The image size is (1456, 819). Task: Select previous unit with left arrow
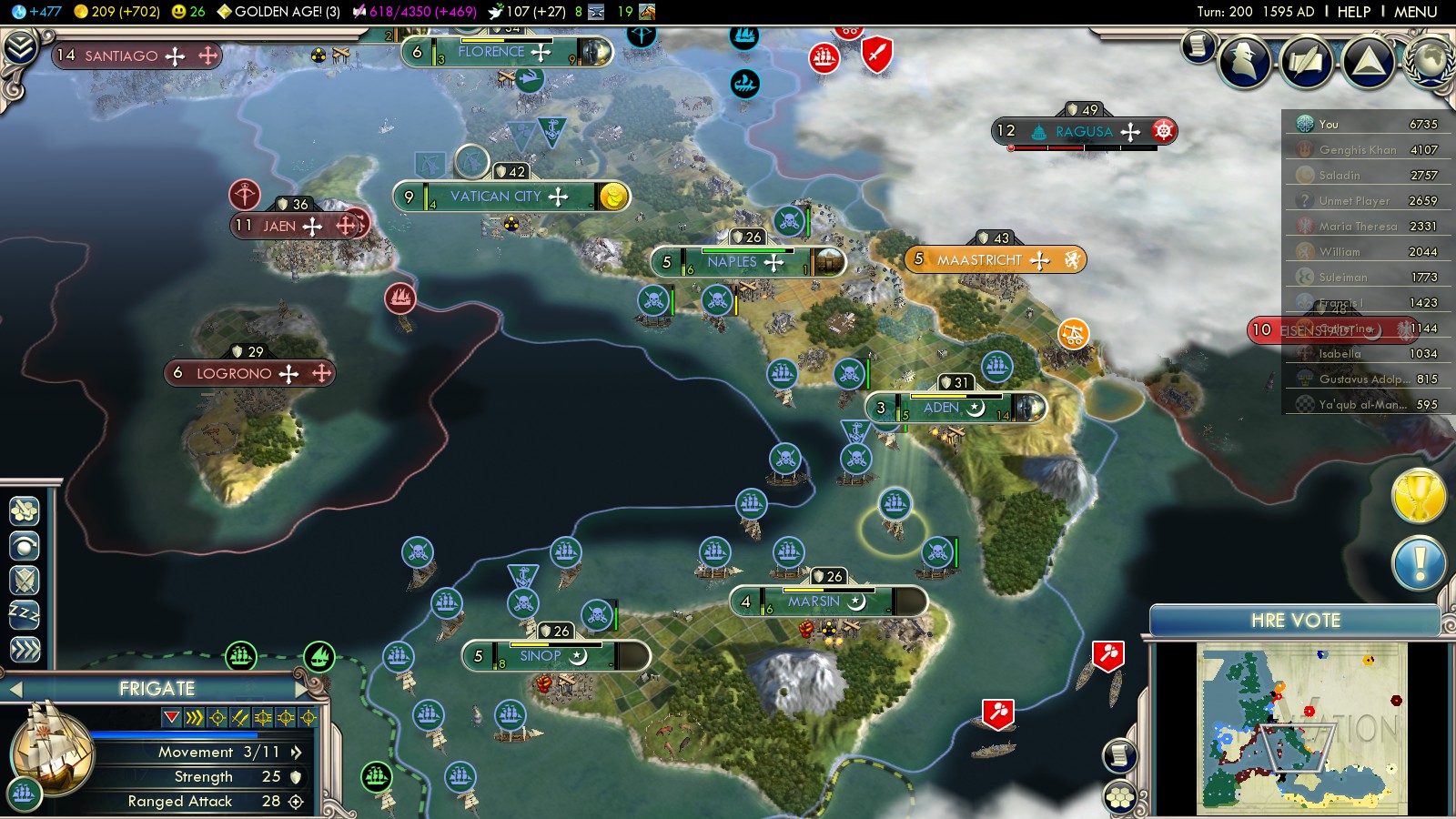coord(15,690)
